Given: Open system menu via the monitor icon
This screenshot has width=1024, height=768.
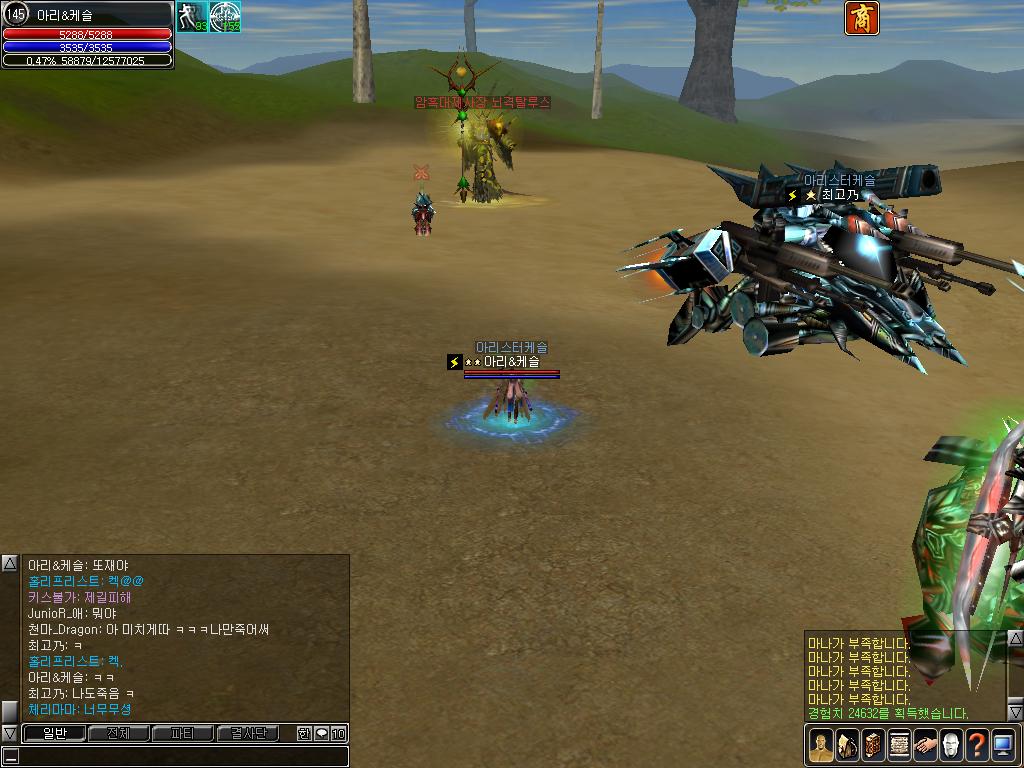Looking at the screenshot, I should tap(1003, 745).
